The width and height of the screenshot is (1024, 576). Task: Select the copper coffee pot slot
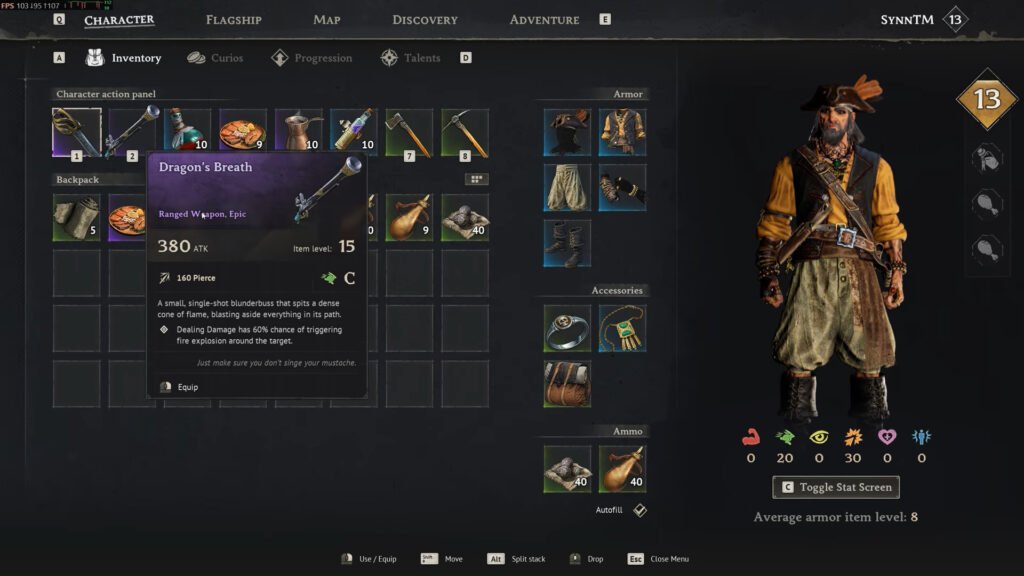click(299, 133)
